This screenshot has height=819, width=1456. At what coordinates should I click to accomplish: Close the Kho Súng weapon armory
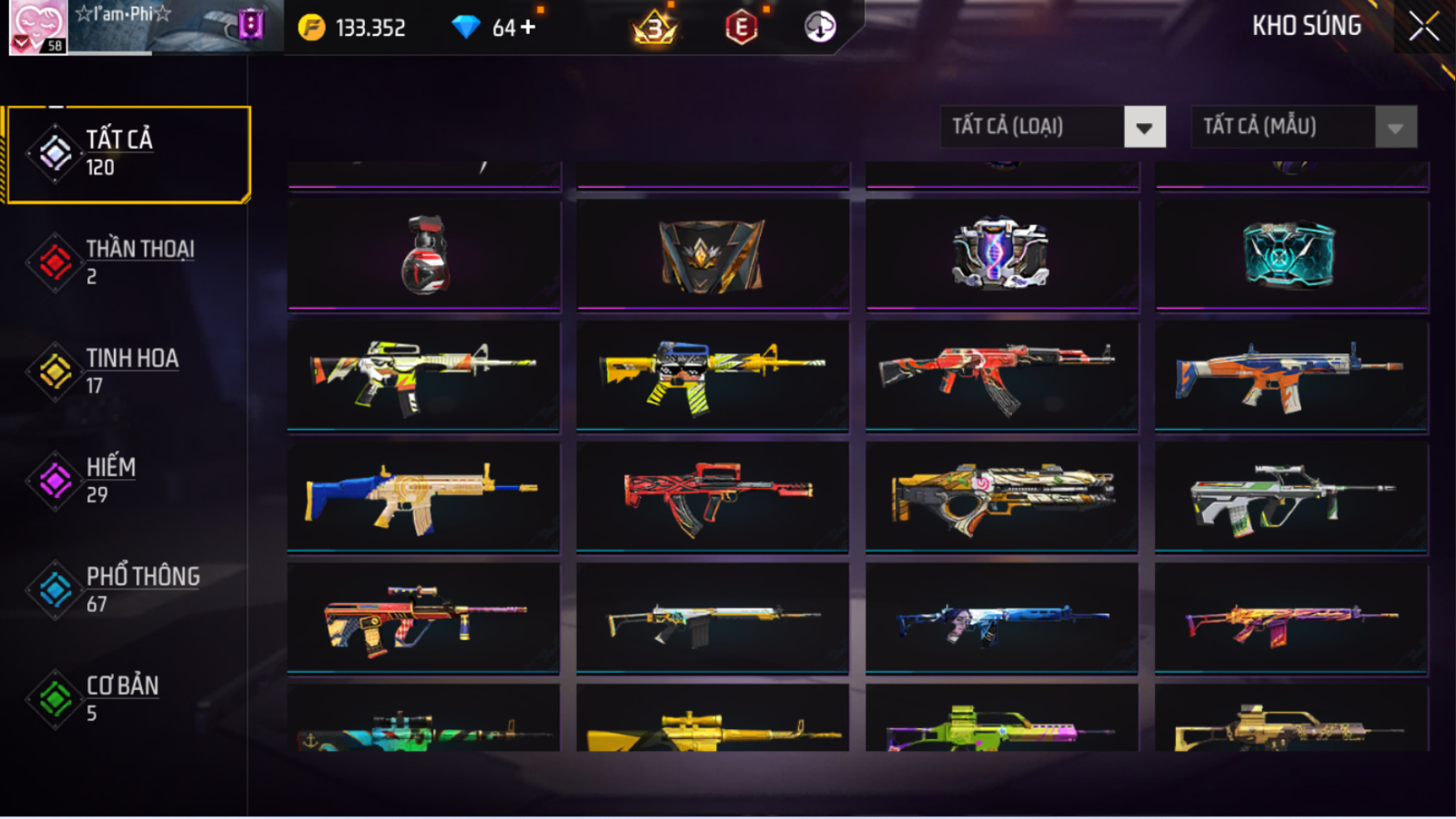[x=1424, y=27]
